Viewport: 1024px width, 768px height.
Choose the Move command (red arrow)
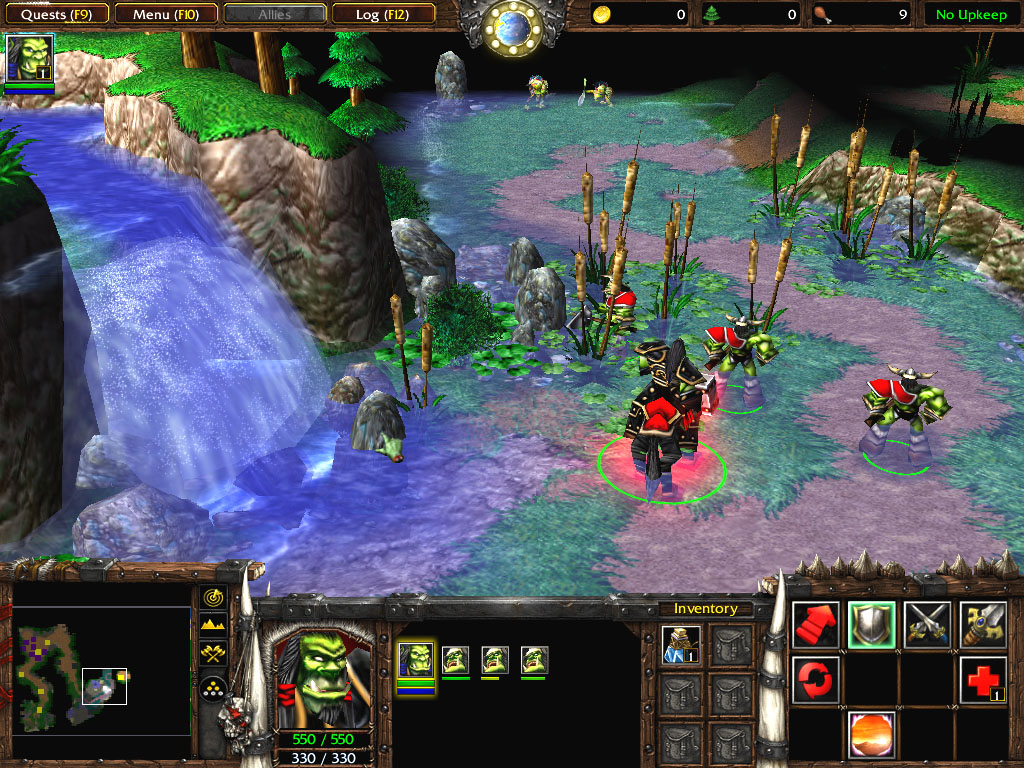tap(815, 624)
